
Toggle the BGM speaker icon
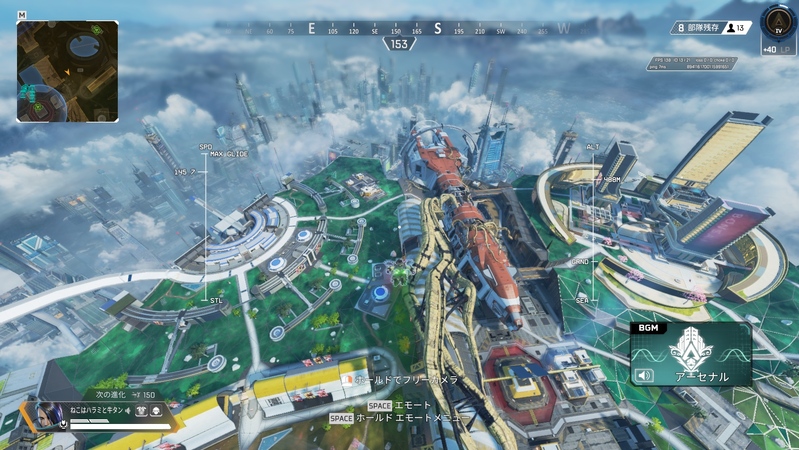pyautogui.click(x=645, y=376)
